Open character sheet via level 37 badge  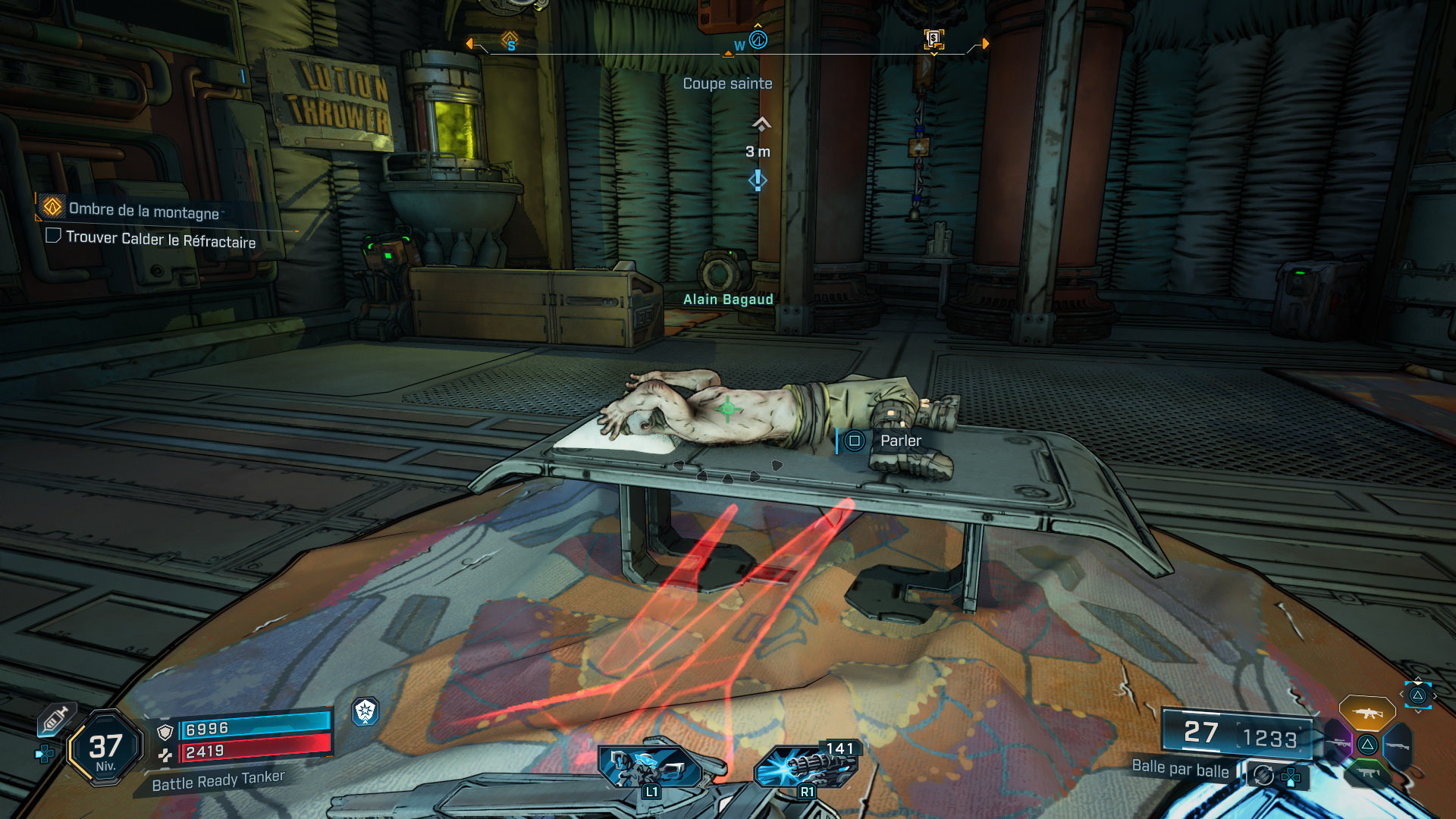pyautogui.click(x=105, y=748)
